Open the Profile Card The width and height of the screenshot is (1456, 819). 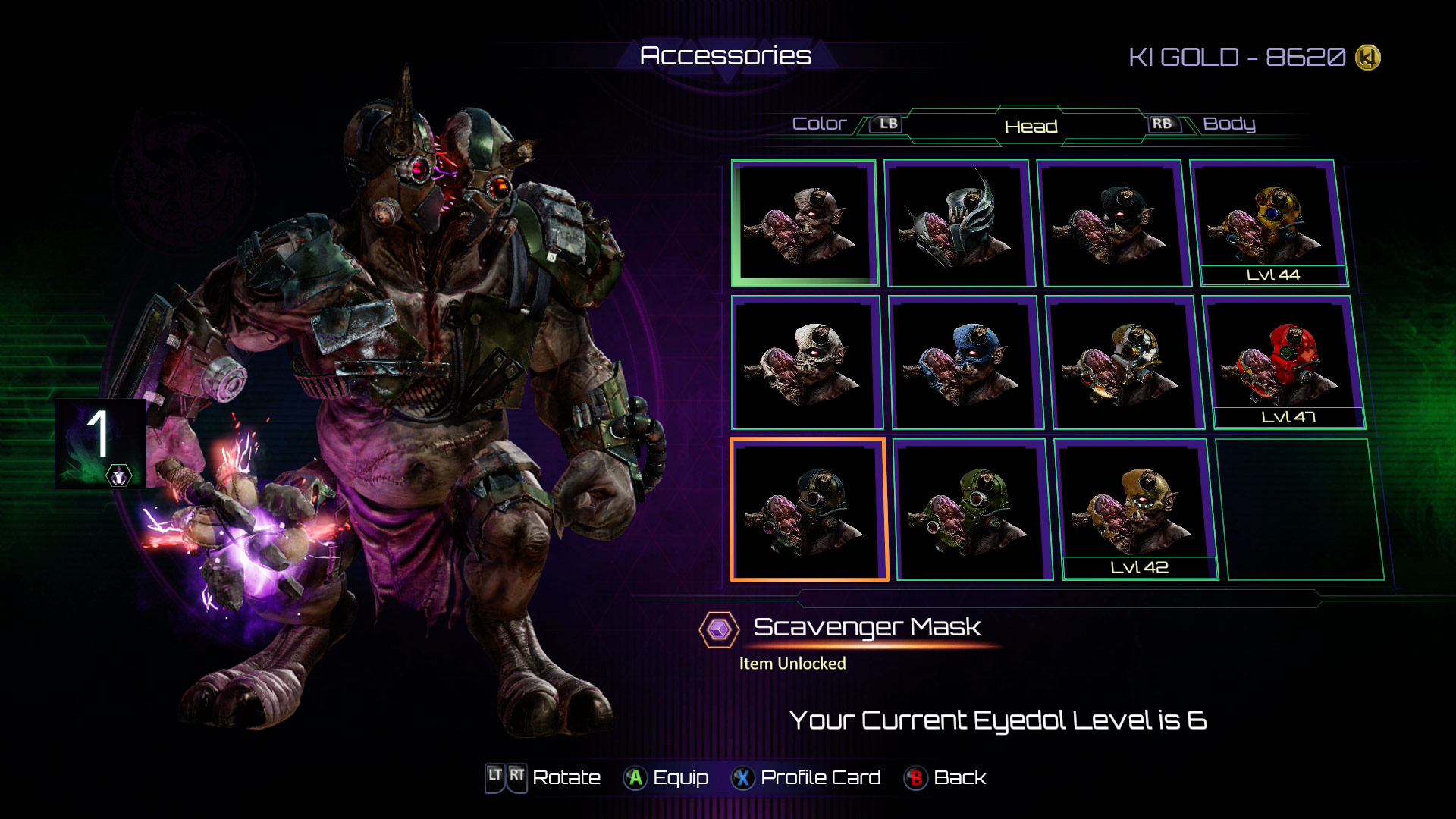742,777
